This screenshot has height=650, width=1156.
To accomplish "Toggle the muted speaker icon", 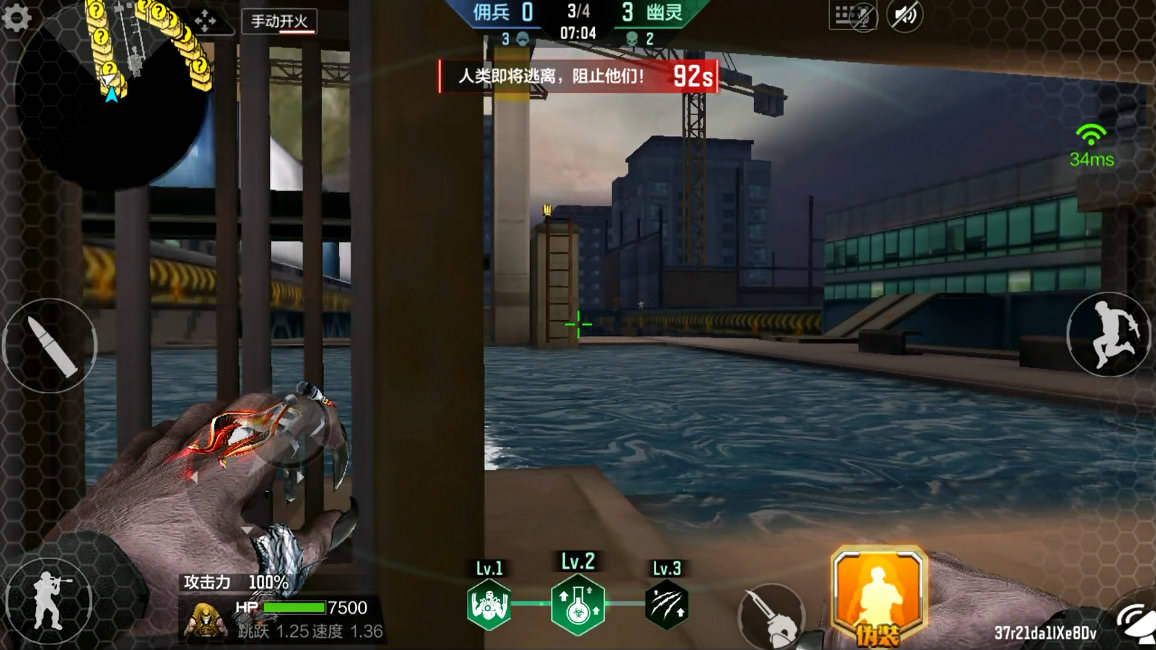I will (905, 15).
